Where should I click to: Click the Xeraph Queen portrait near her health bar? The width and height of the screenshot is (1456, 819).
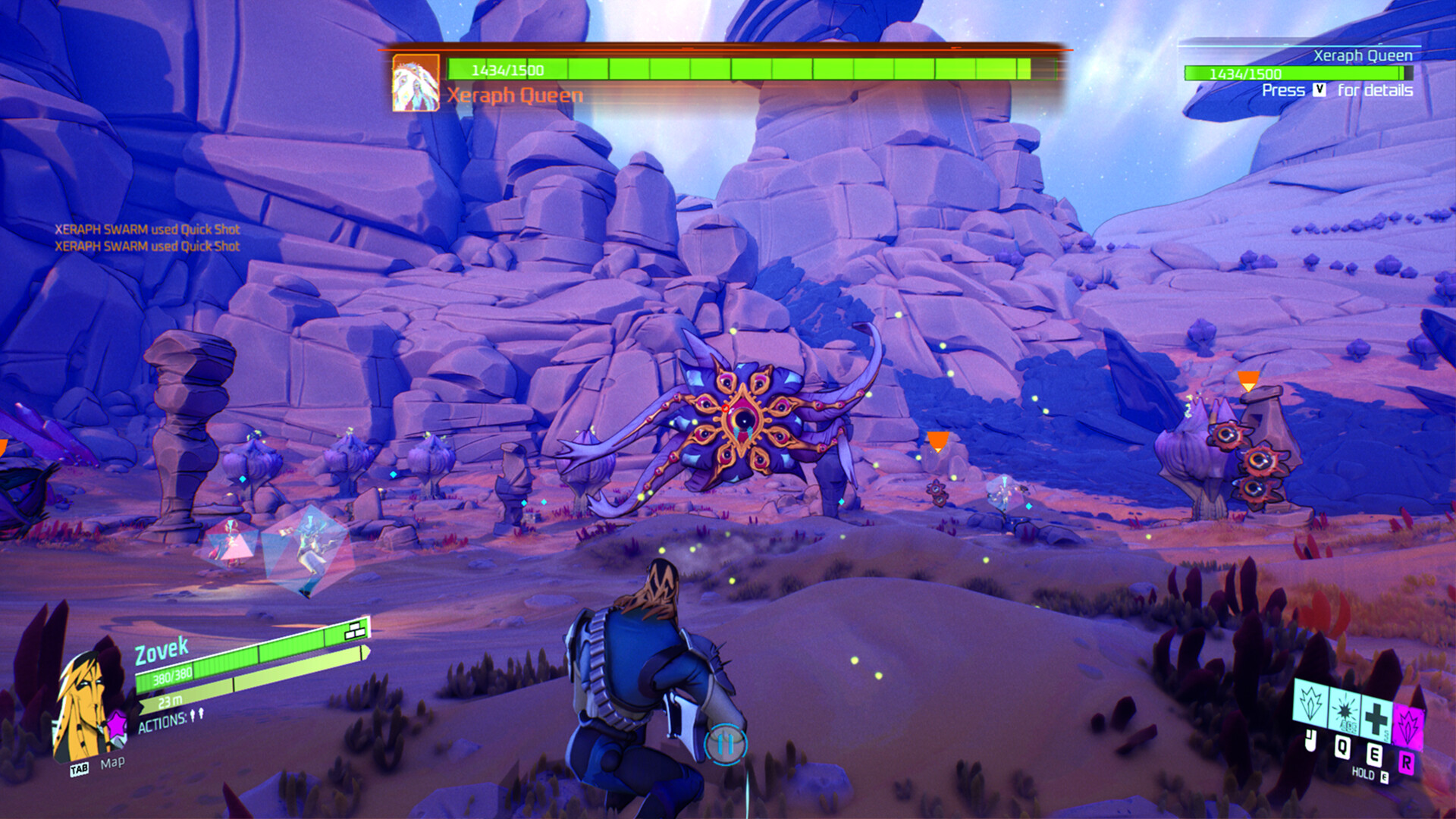(x=414, y=81)
